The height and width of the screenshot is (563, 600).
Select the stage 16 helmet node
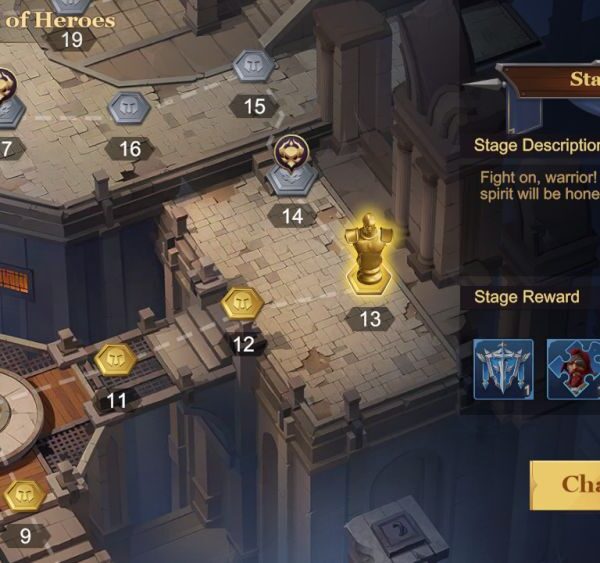(x=129, y=107)
